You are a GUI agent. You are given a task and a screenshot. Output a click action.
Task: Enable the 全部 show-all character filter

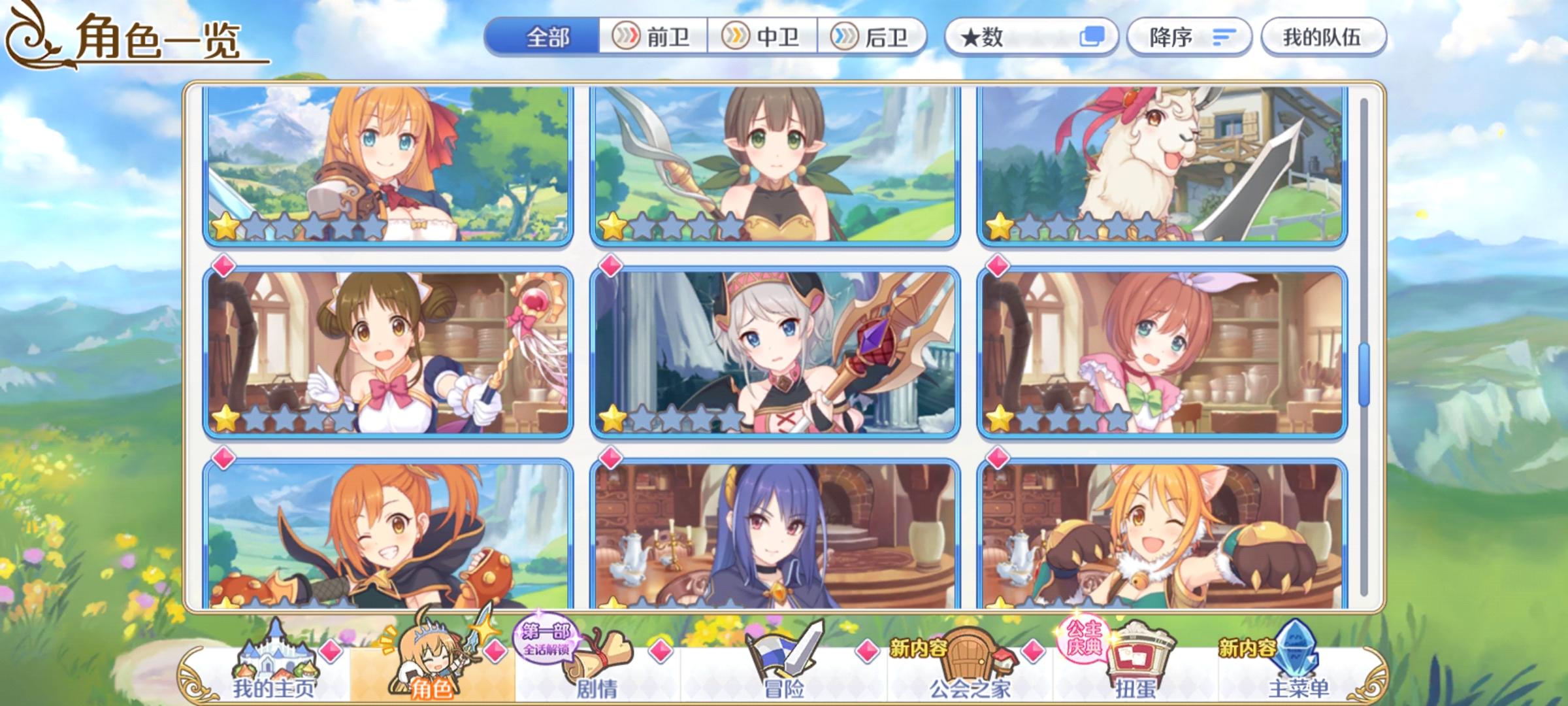tap(547, 38)
